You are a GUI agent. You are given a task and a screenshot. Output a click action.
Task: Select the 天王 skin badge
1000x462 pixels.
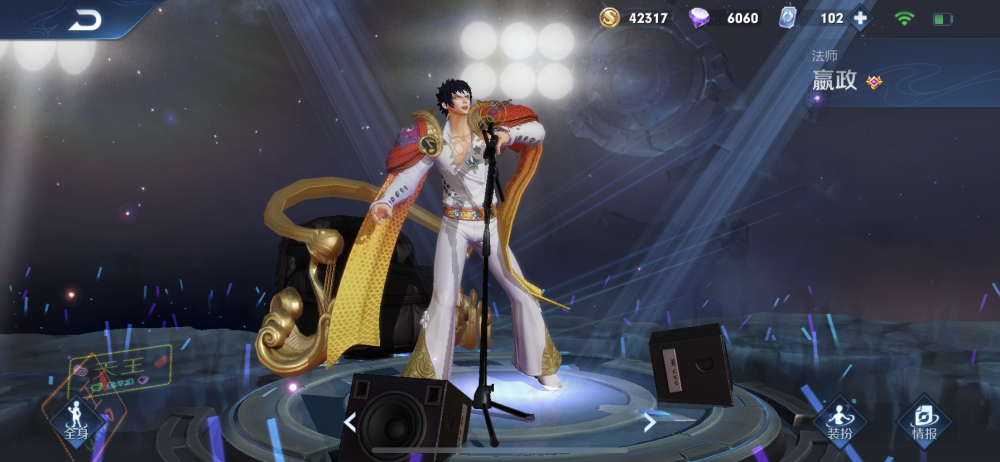pos(120,371)
